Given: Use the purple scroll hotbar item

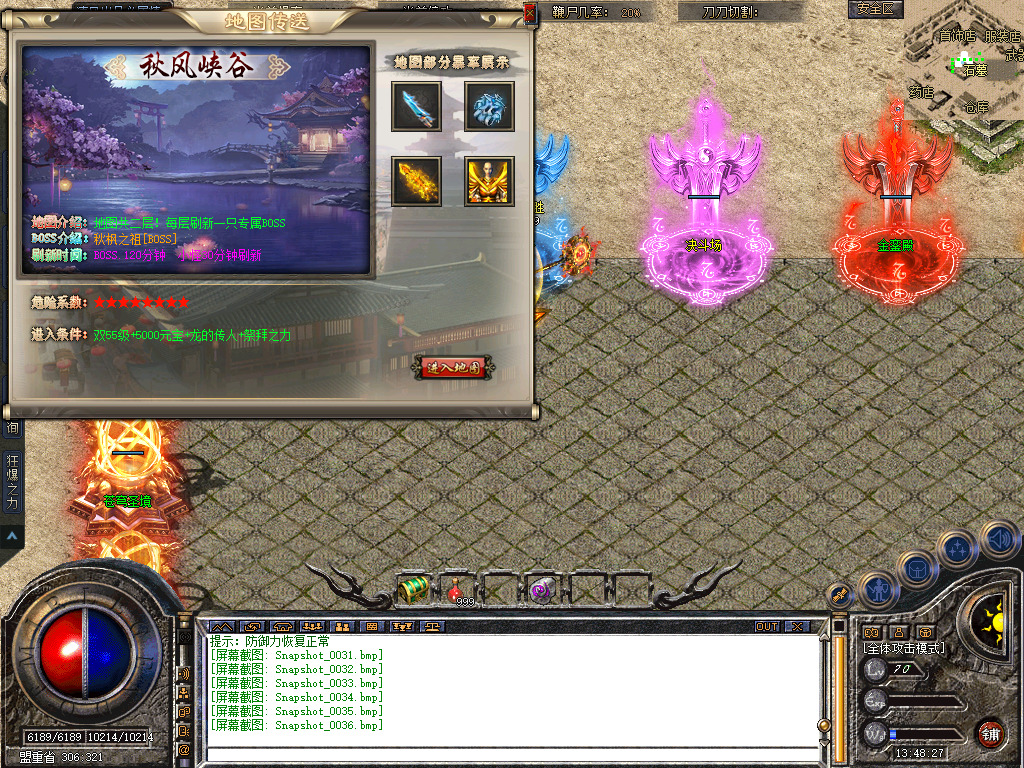Looking at the screenshot, I should [541, 590].
